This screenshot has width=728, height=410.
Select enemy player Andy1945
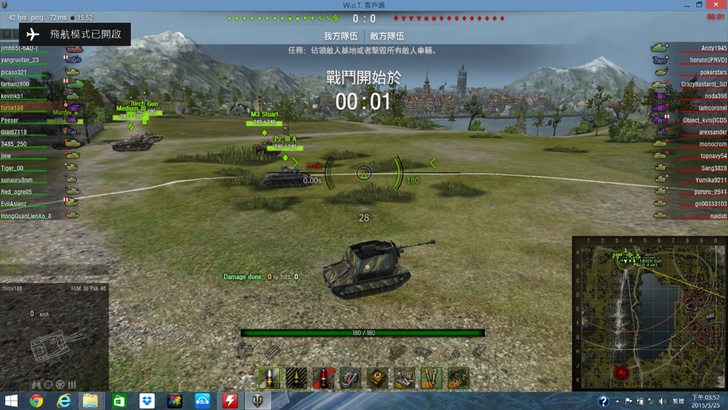click(x=713, y=48)
